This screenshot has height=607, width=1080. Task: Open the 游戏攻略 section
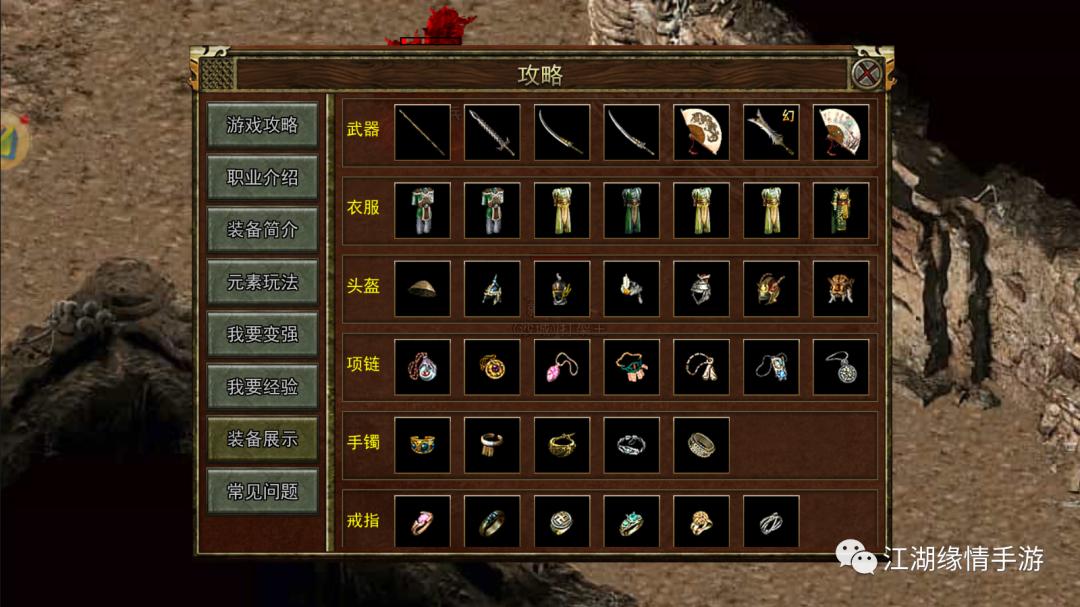click(262, 125)
